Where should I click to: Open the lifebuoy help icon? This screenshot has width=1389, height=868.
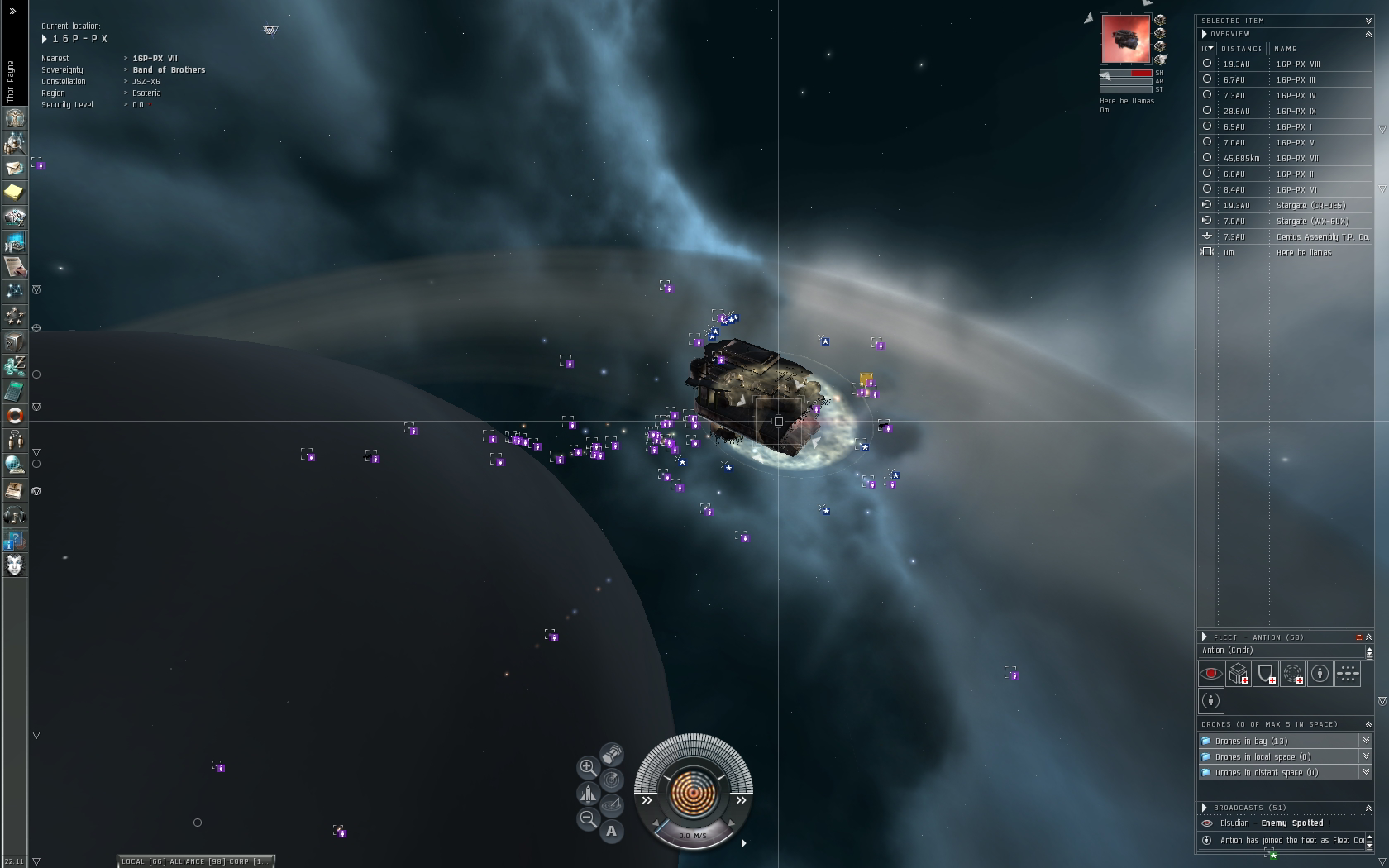coord(15,415)
